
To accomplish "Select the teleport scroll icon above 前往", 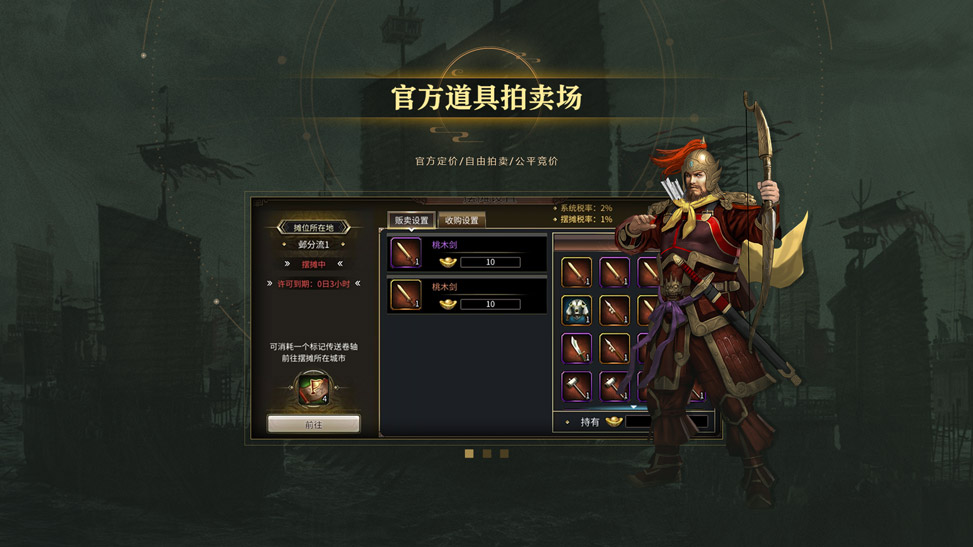I will tap(313, 387).
